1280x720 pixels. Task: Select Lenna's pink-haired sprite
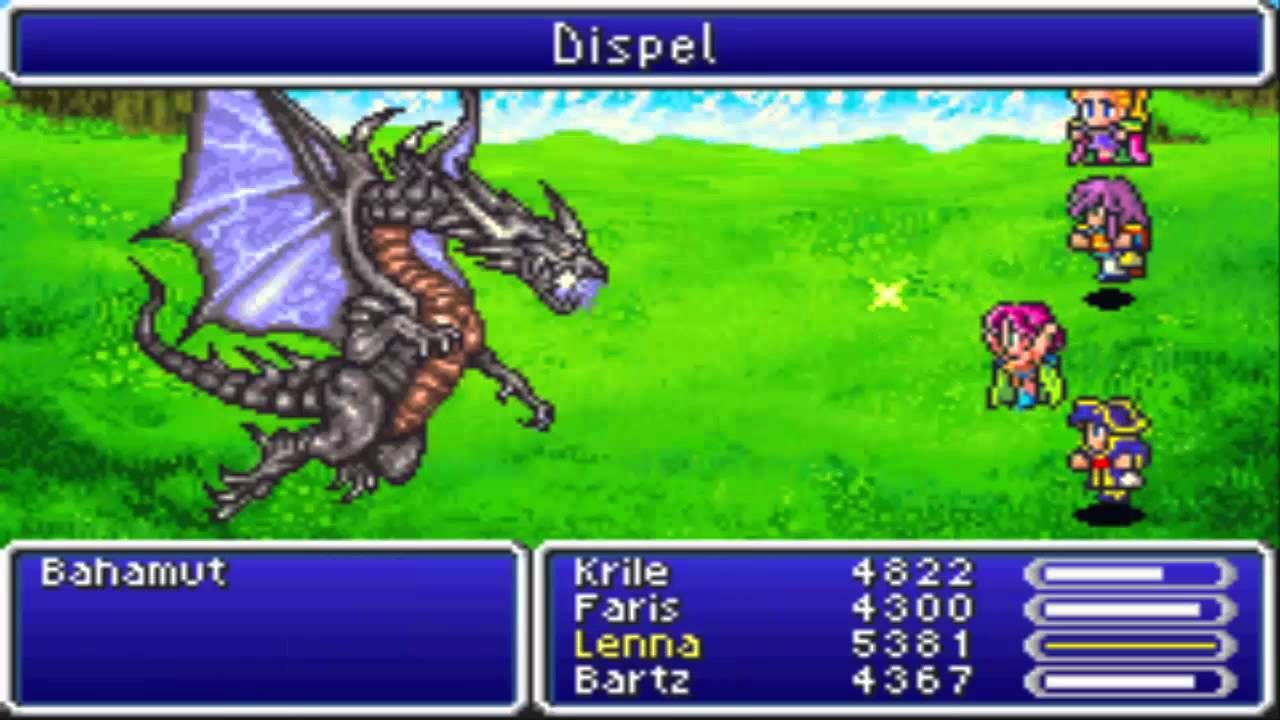[x=1020, y=355]
